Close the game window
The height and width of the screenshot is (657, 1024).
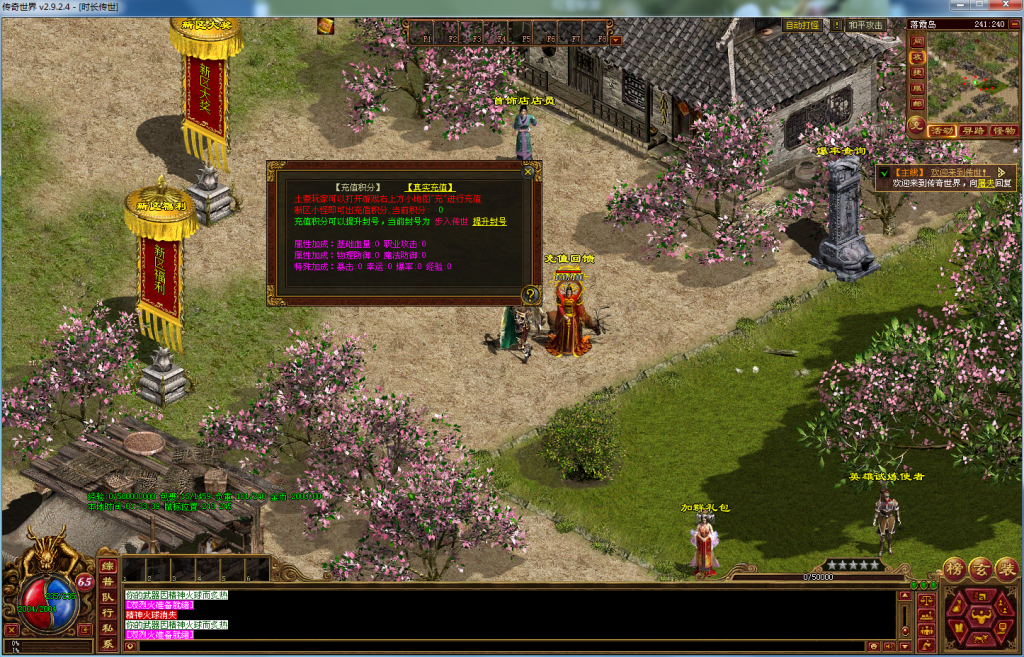(x=1006, y=7)
